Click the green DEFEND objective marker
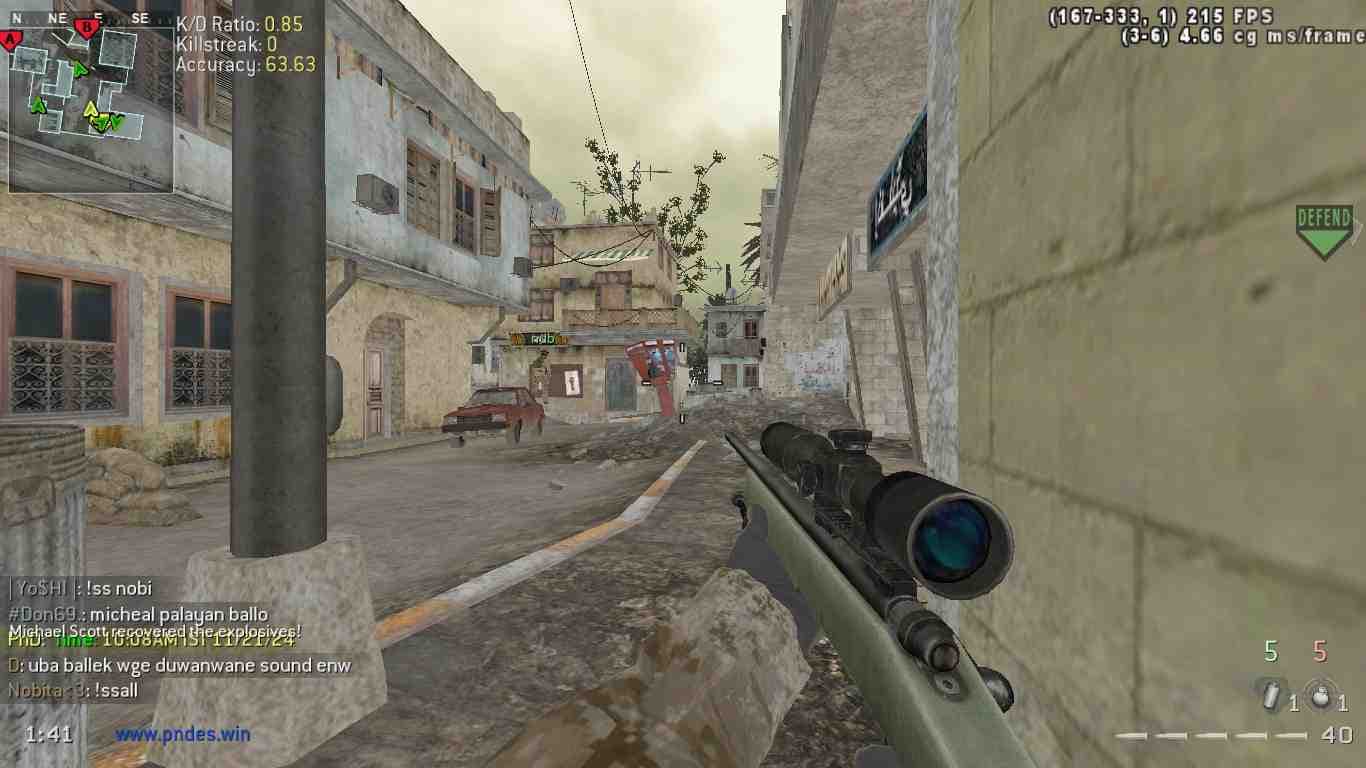This screenshot has width=1366, height=768. (1324, 231)
